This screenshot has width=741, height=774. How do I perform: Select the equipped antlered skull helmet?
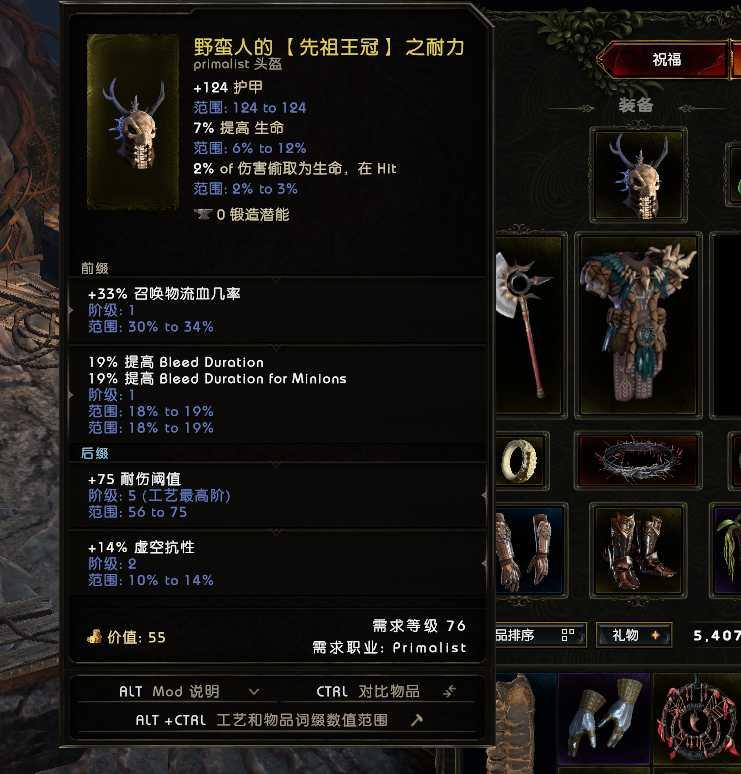[637, 175]
